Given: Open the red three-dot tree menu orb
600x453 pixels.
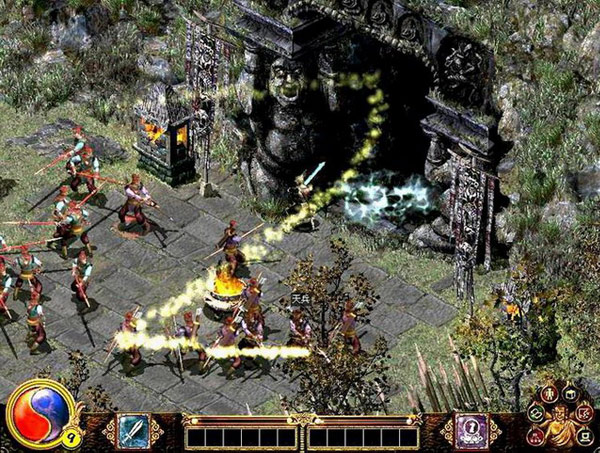Looking at the screenshot, I should [535, 436].
